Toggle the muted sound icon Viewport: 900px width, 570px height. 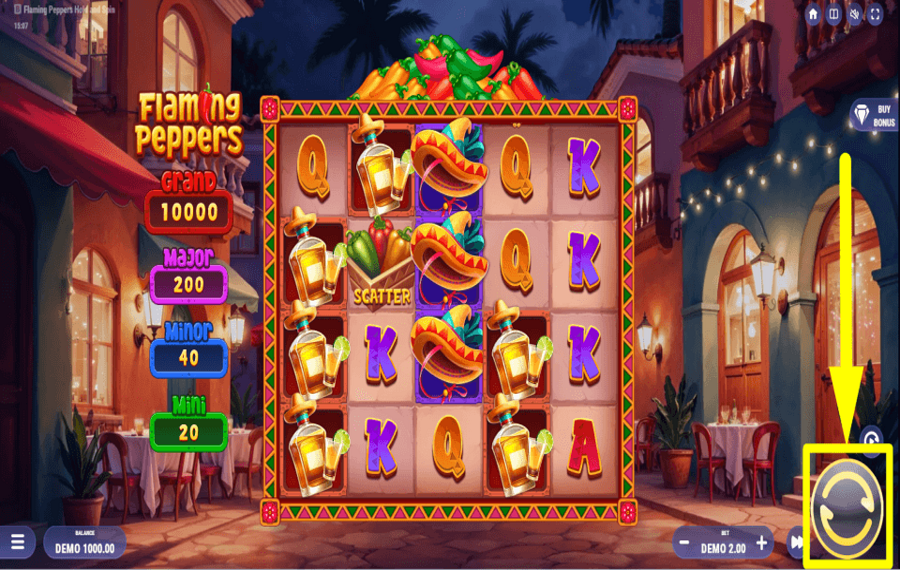855,14
